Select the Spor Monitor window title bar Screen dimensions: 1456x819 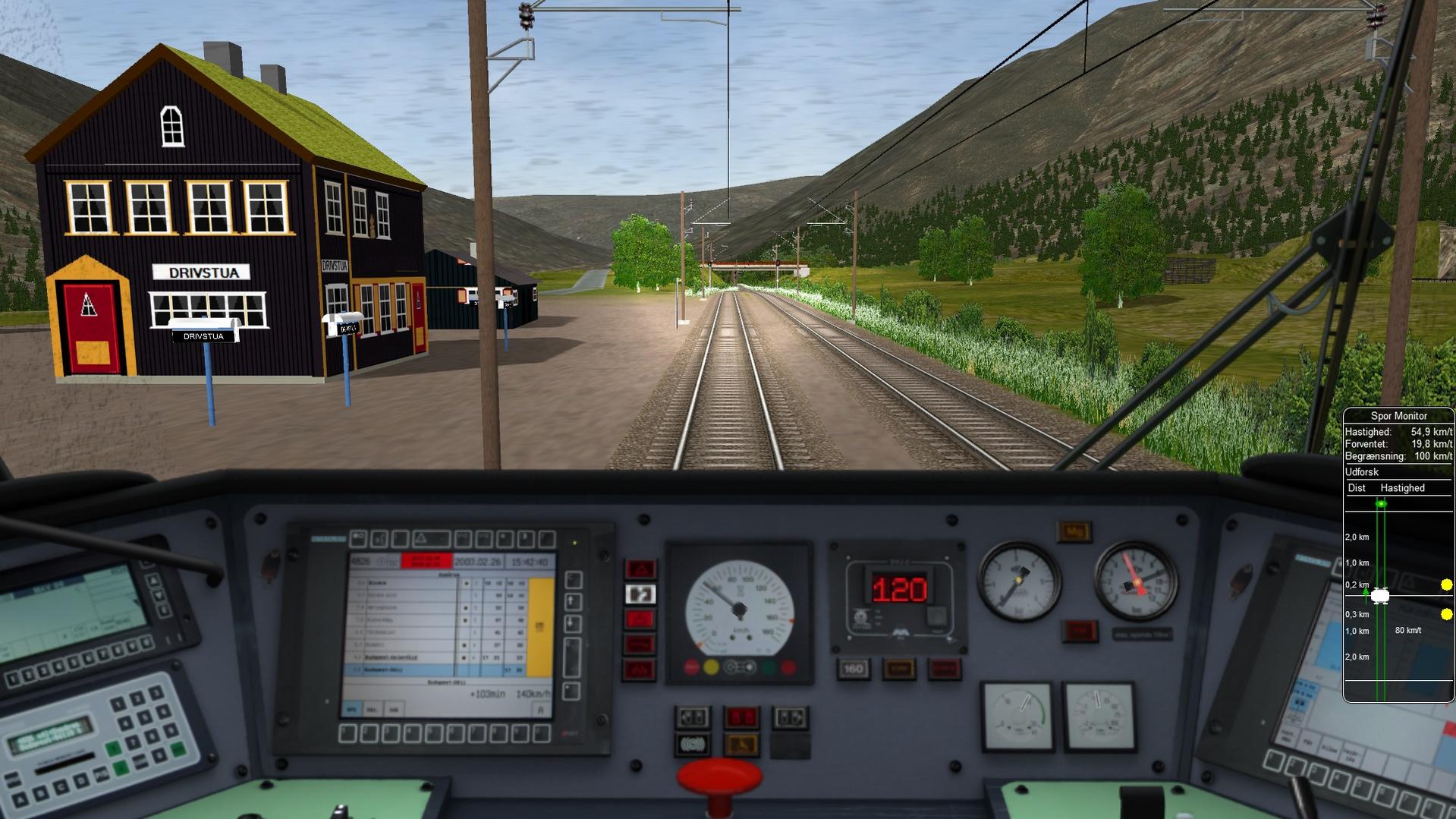pyautogui.click(x=1398, y=416)
